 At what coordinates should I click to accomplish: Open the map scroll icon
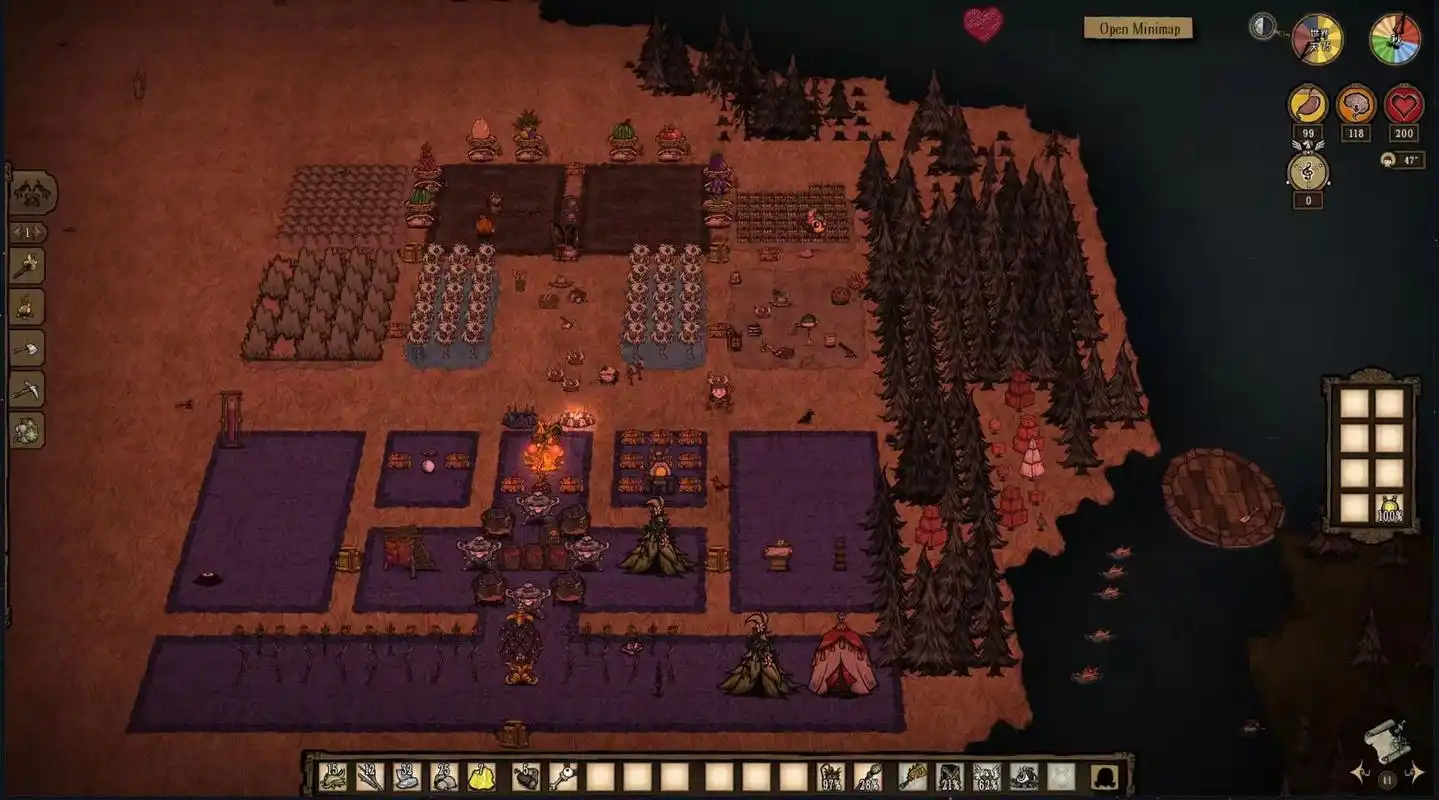1386,740
